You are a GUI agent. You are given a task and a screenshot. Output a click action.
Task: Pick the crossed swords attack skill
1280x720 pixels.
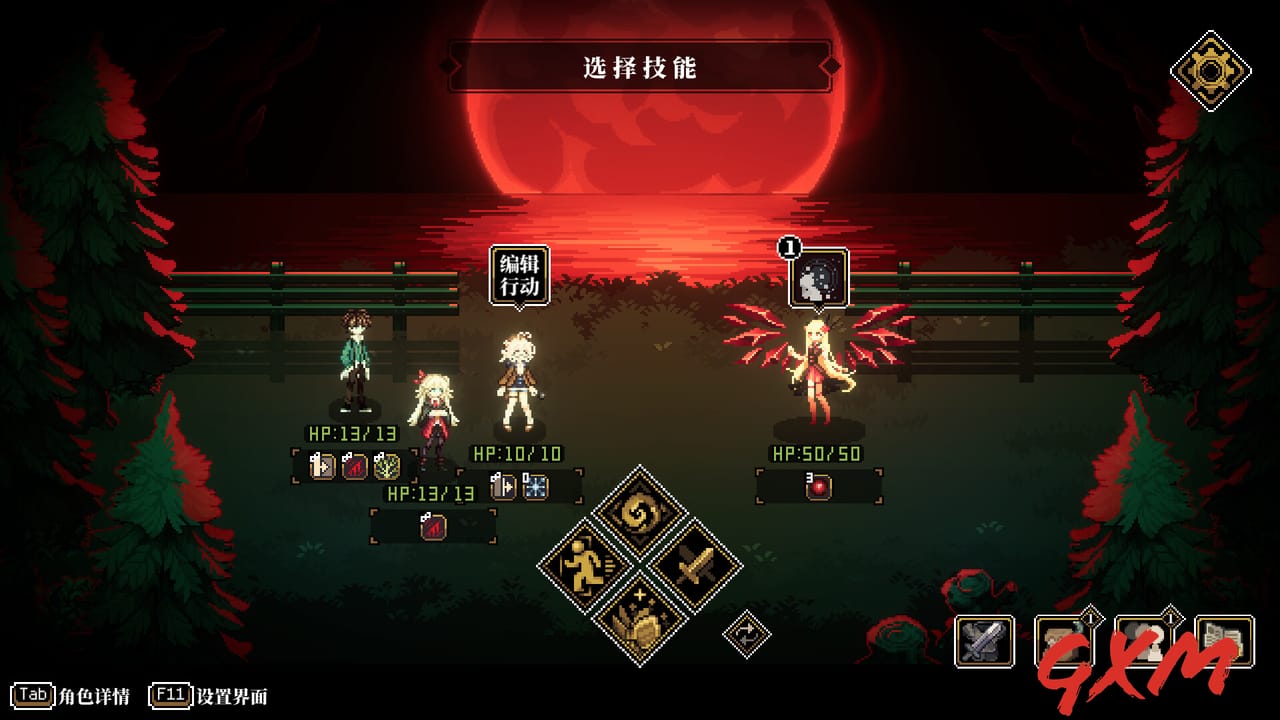(694, 566)
